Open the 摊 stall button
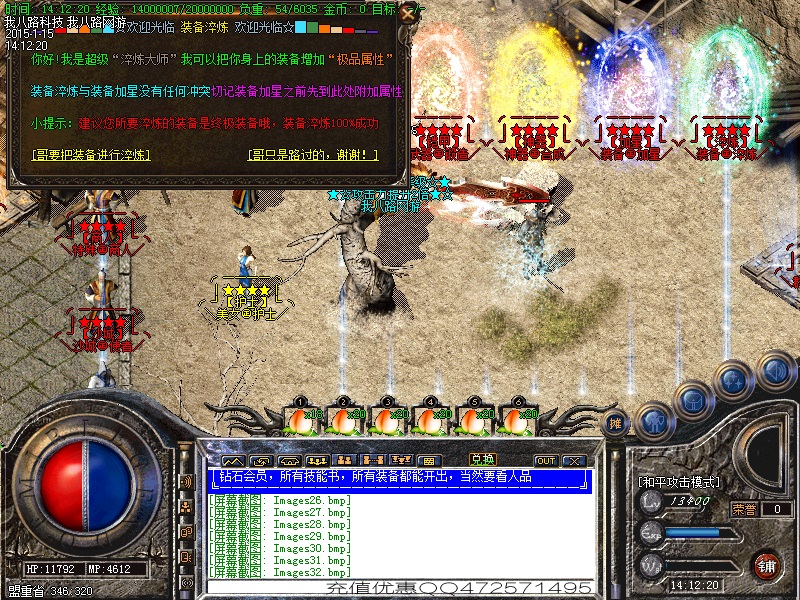 617,421
